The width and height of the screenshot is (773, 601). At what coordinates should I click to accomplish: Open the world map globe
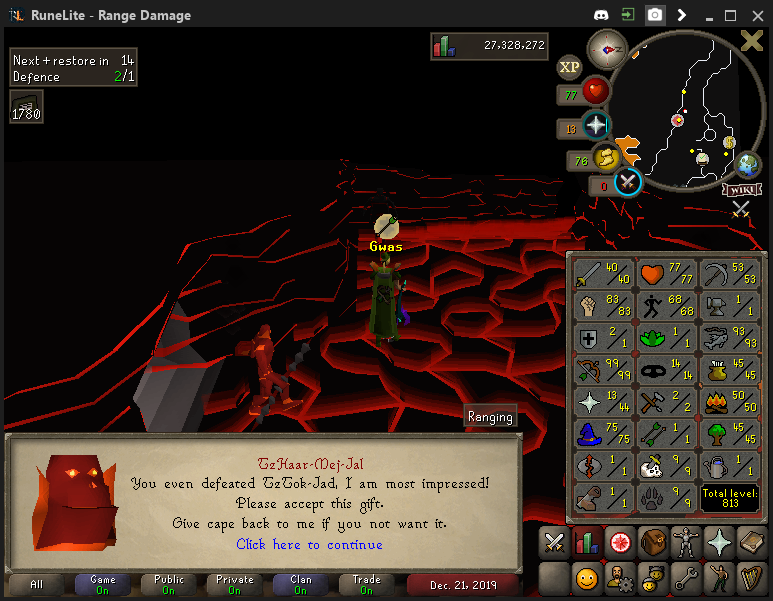[747, 164]
